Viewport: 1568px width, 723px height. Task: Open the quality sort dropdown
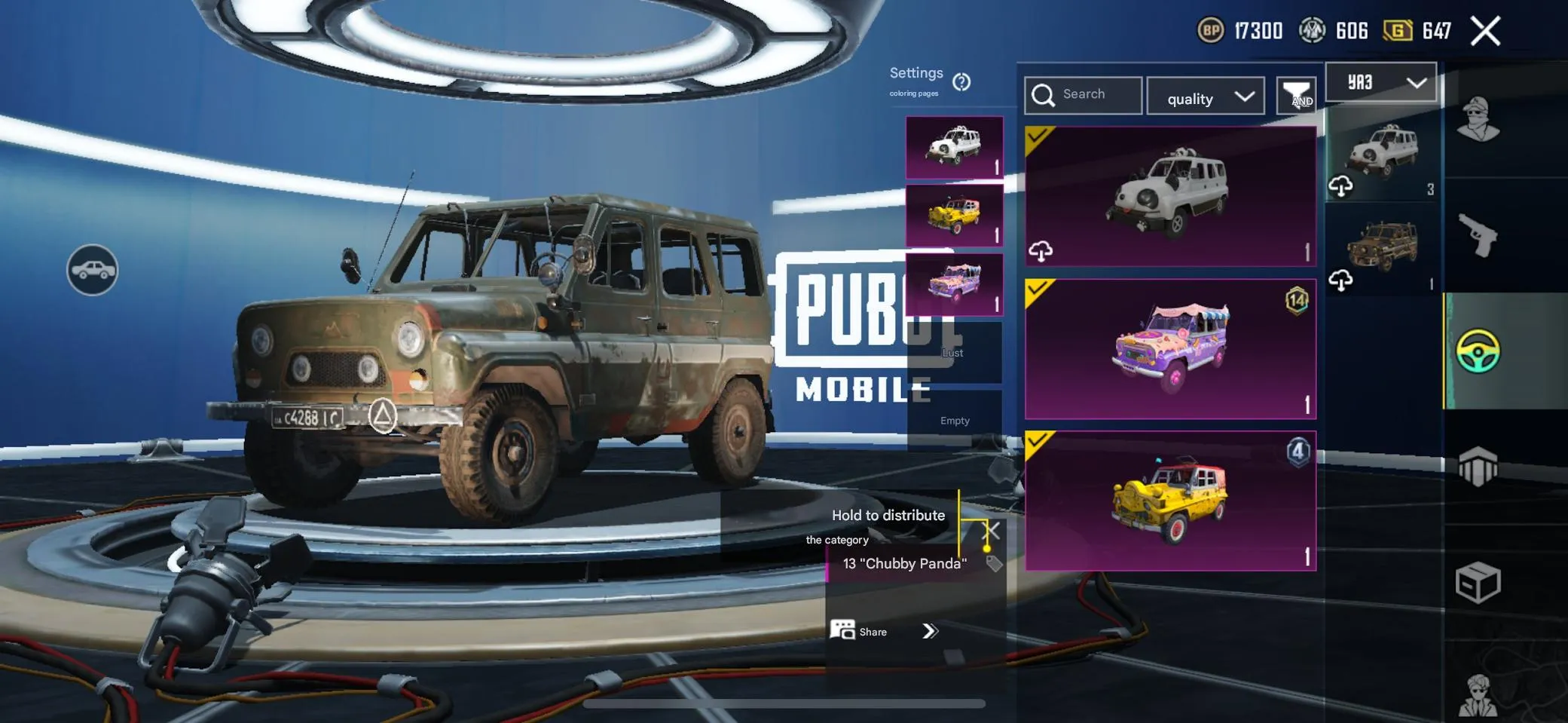point(1205,97)
